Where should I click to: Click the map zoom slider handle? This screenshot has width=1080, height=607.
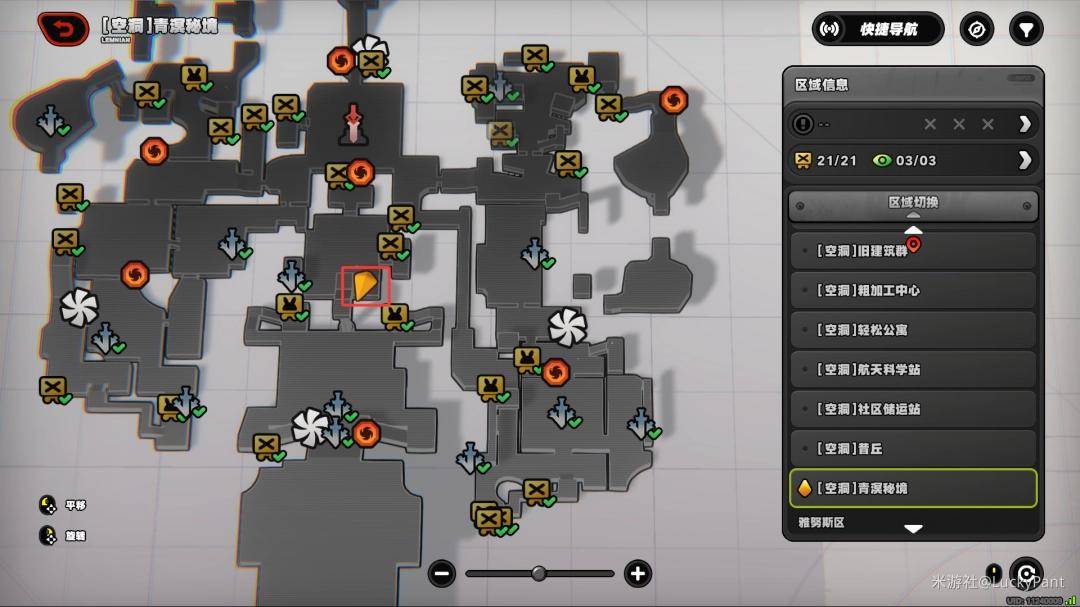tap(539, 573)
